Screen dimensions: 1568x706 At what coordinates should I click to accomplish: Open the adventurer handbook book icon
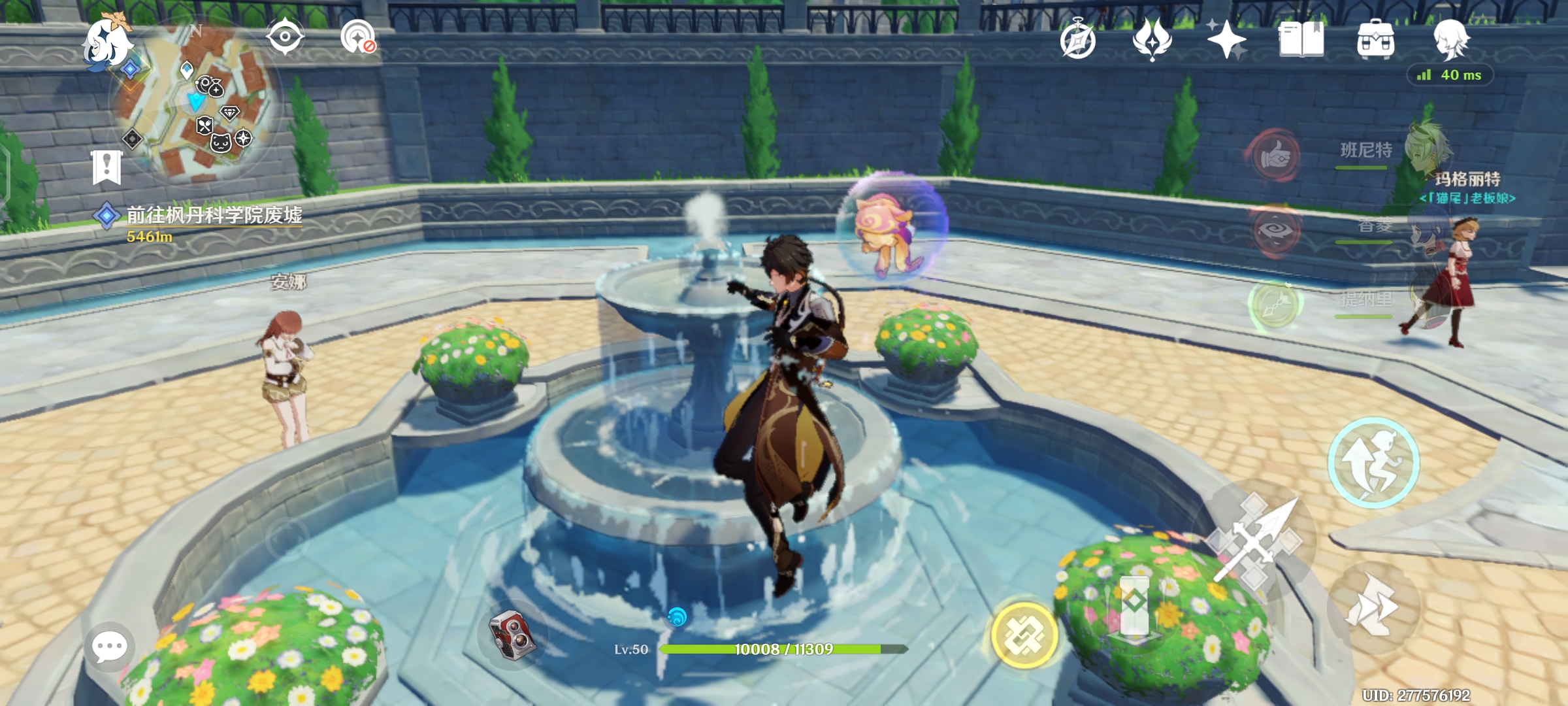pyautogui.click(x=1301, y=41)
